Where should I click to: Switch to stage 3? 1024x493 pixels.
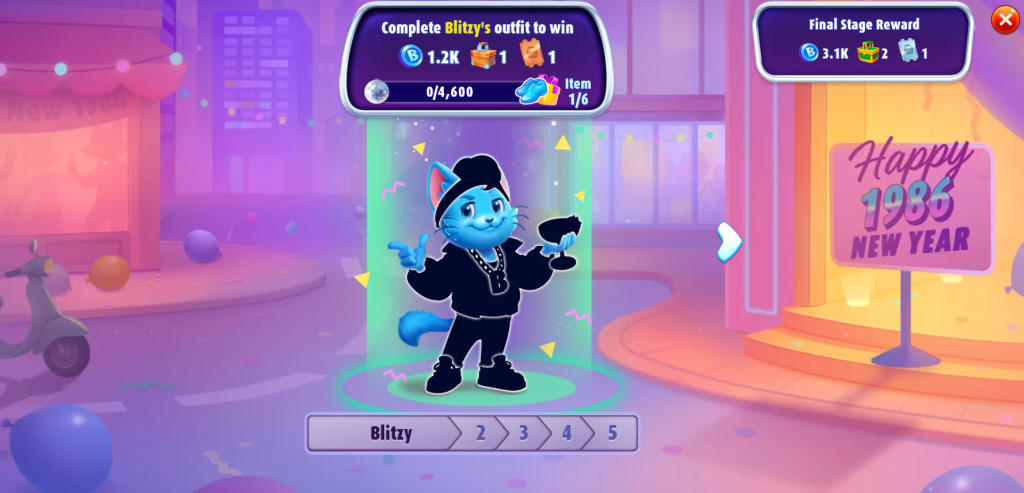click(x=523, y=434)
